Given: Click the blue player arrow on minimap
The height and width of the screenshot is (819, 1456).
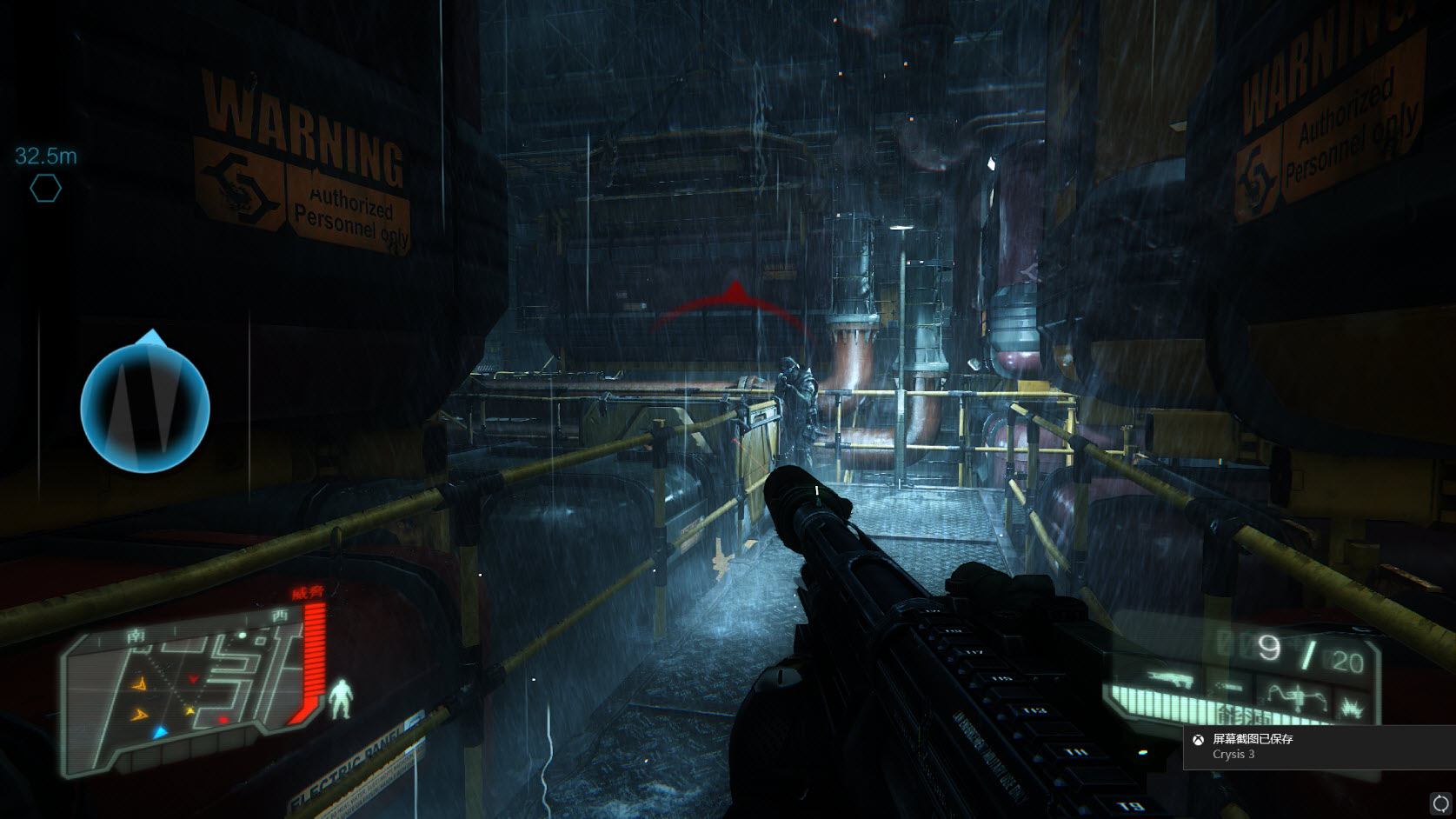Looking at the screenshot, I should point(160,733).
